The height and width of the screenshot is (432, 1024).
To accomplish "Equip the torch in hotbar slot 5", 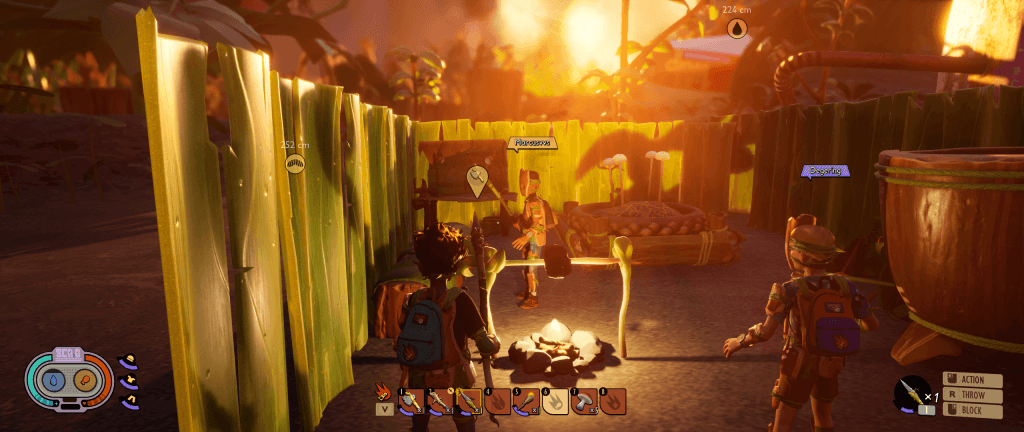I will (x=526, y=402).
